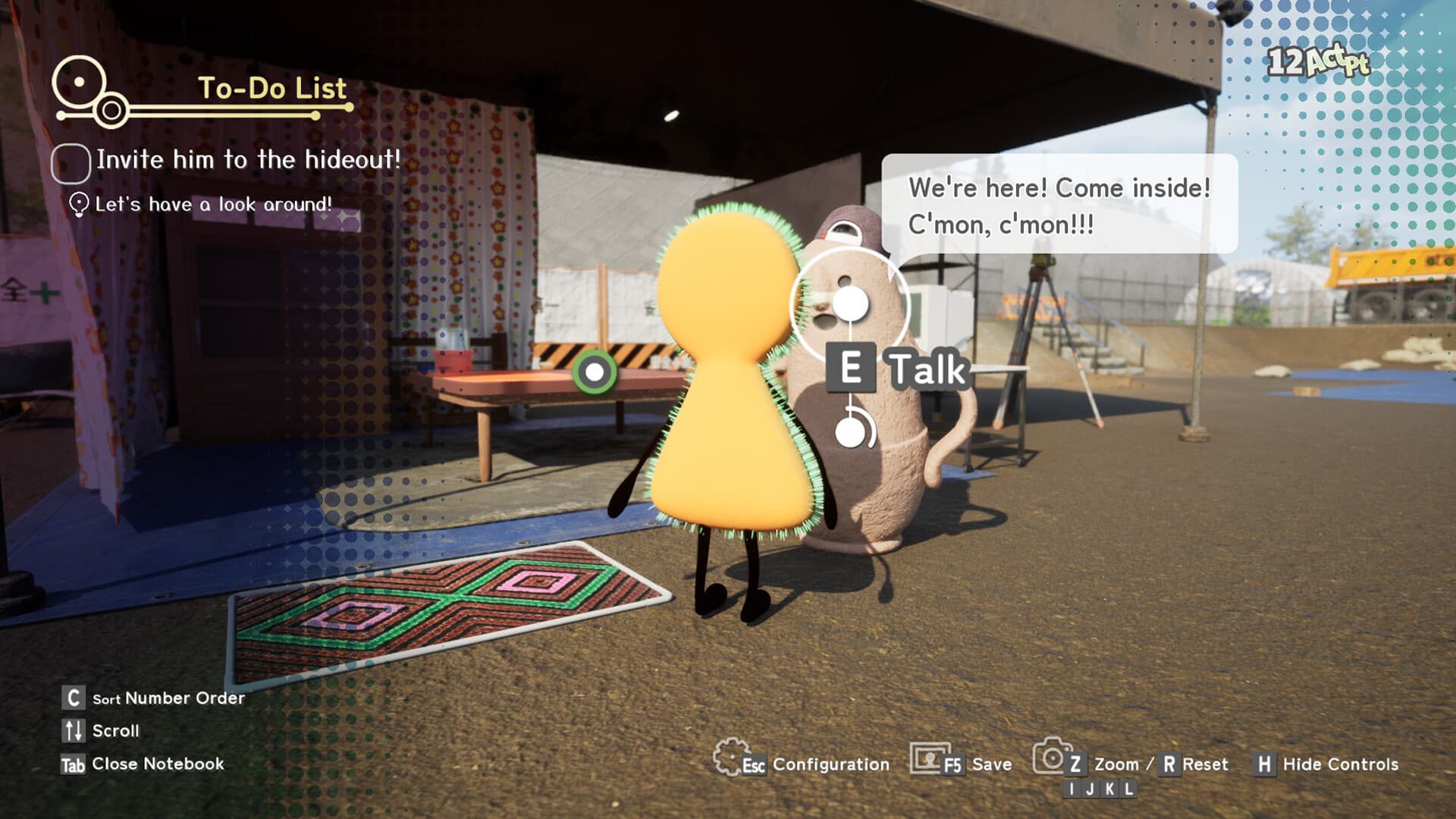Viewport: 1456px width, 819px height.
Task: Check off the Invite him quest checkbox
Action: tap(69, 161)
